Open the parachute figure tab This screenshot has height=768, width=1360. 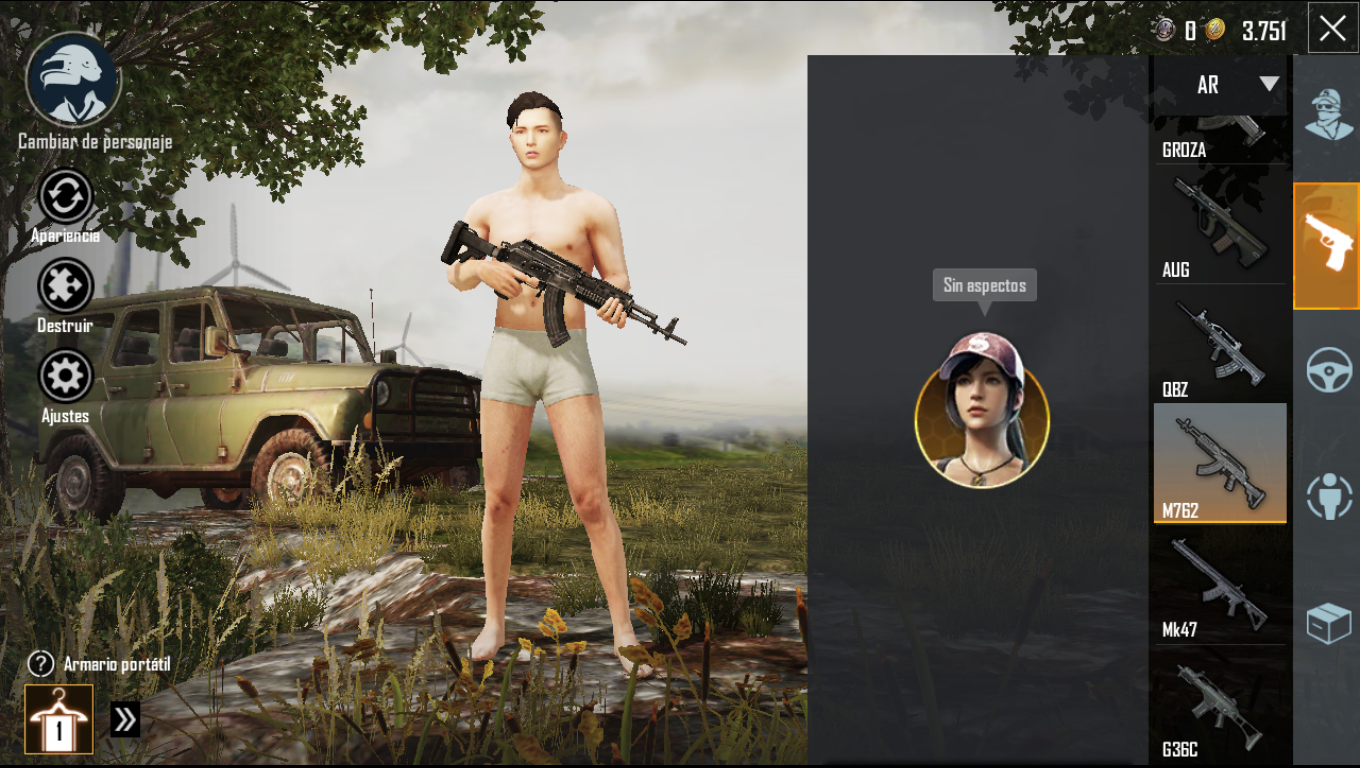click(1328, 496)
